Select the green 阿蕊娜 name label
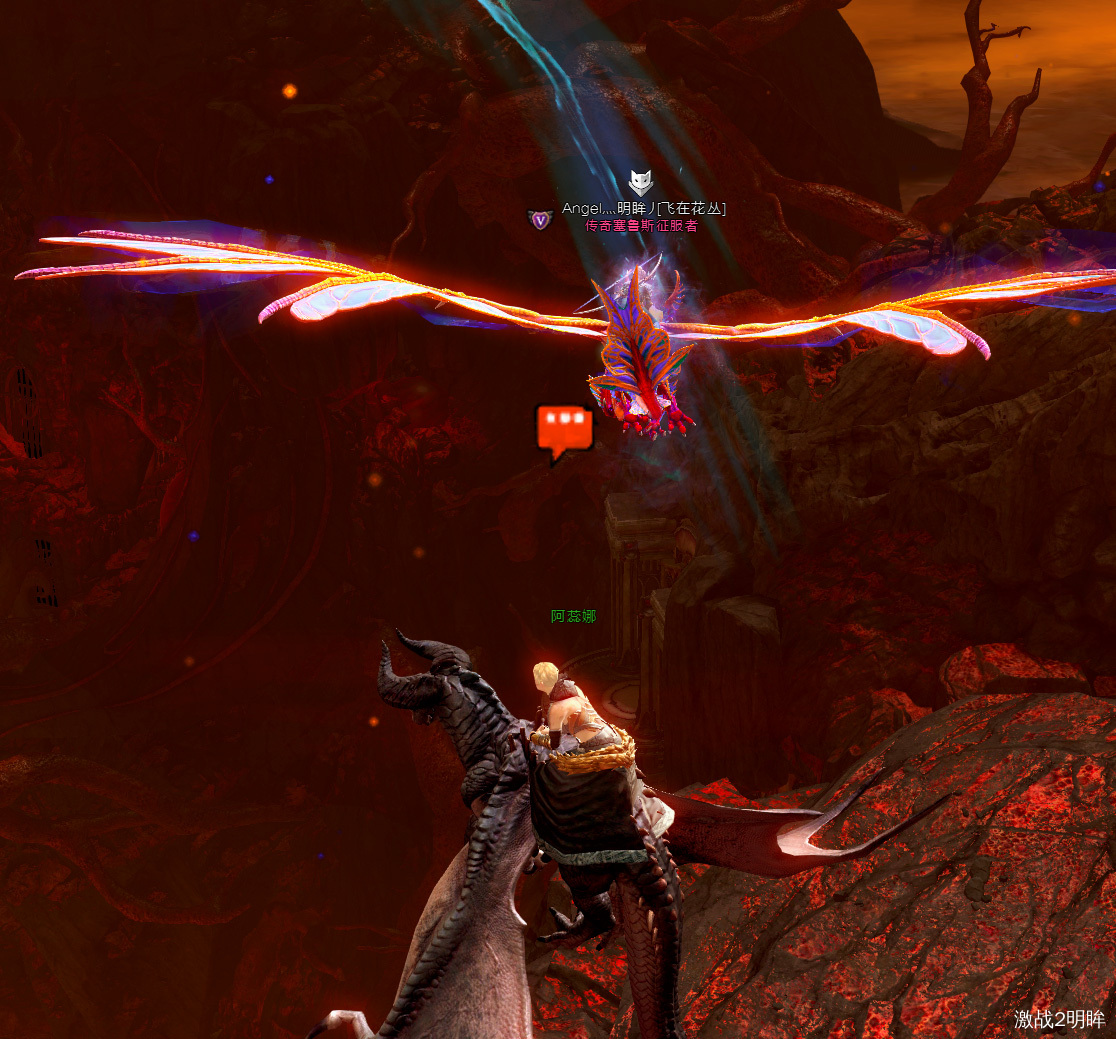This screenshot has height=1039, width=1116. click(573, 616)
